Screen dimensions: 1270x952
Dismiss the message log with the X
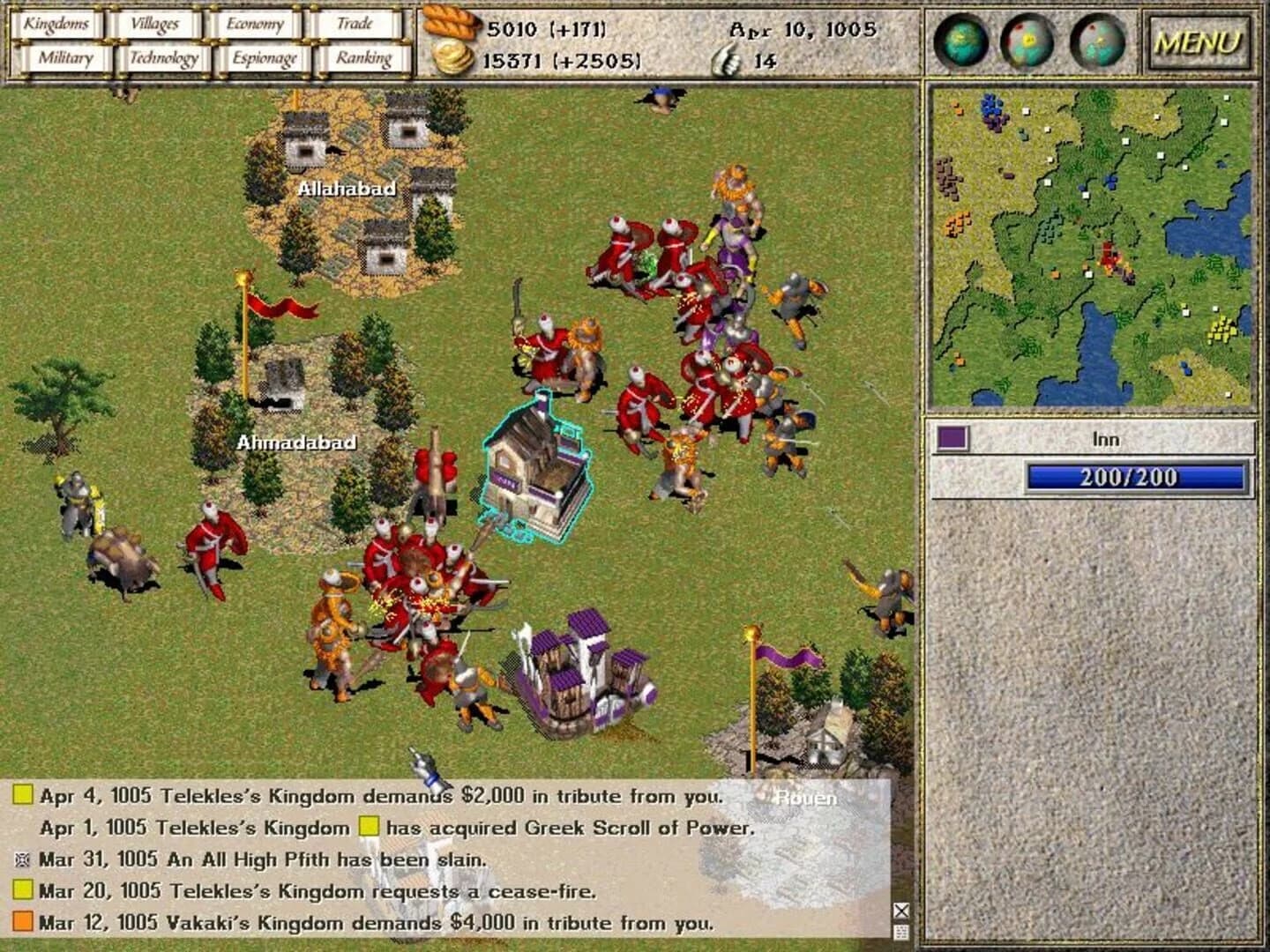900,908
